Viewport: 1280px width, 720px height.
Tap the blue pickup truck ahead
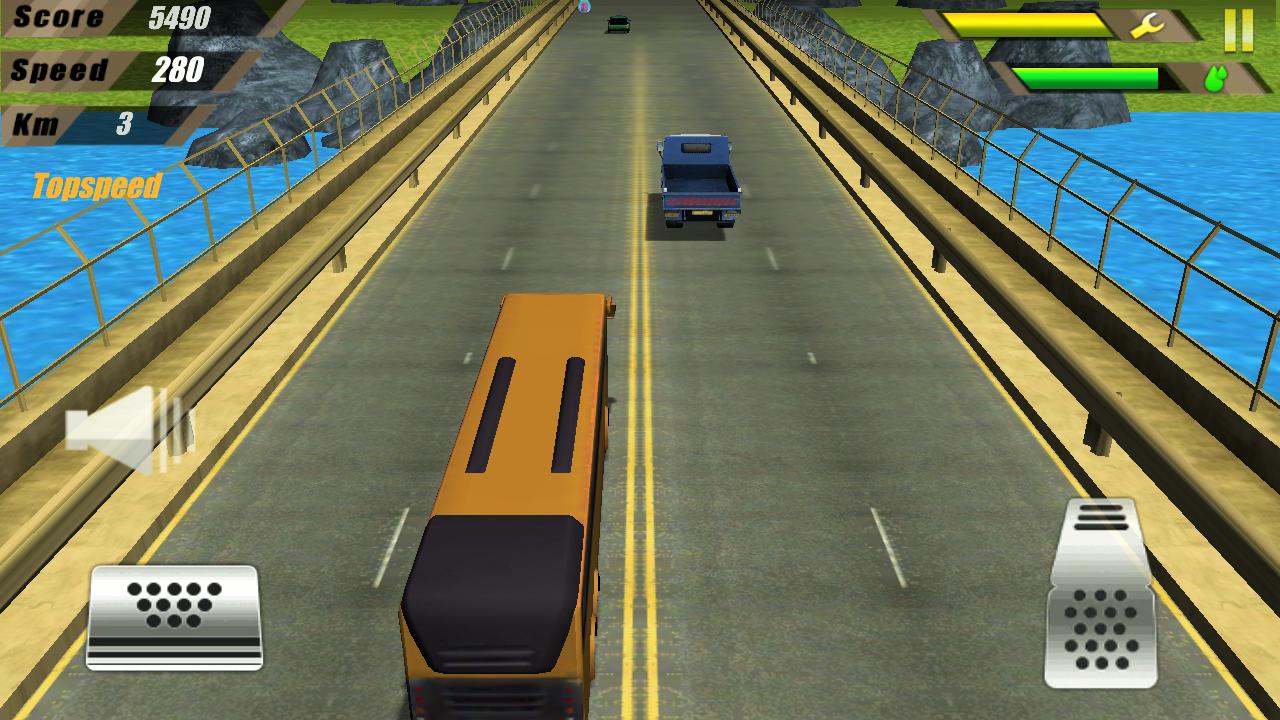(x=700, y=180)
